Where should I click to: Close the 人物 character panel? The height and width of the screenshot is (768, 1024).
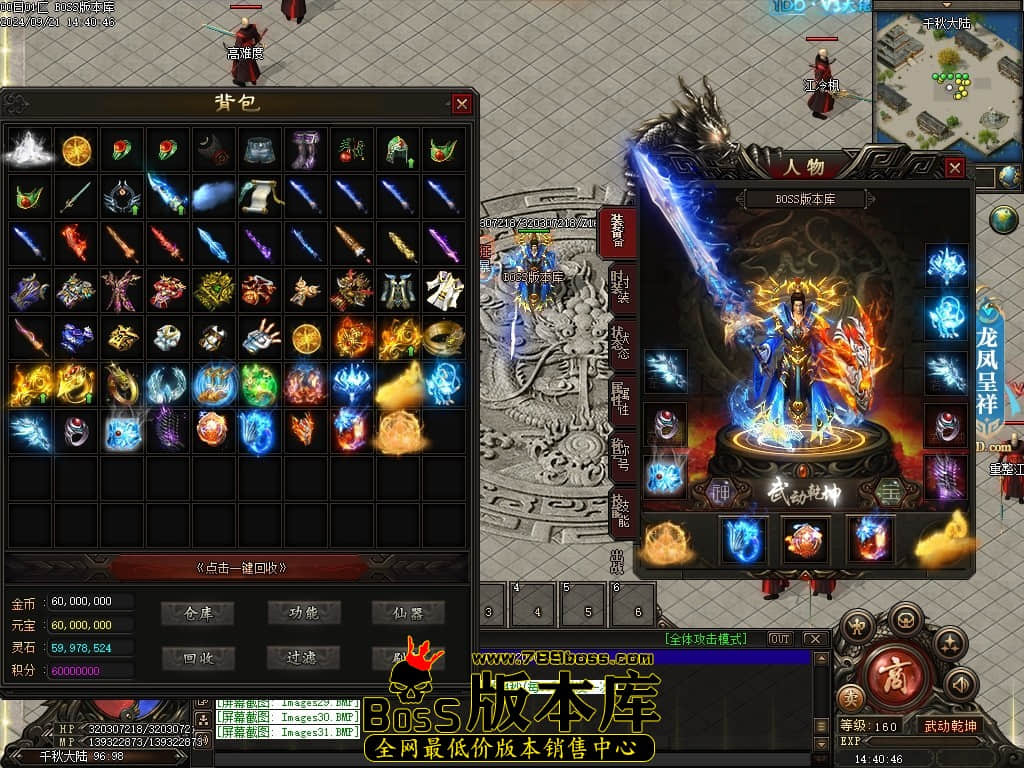tap(955, 168)
